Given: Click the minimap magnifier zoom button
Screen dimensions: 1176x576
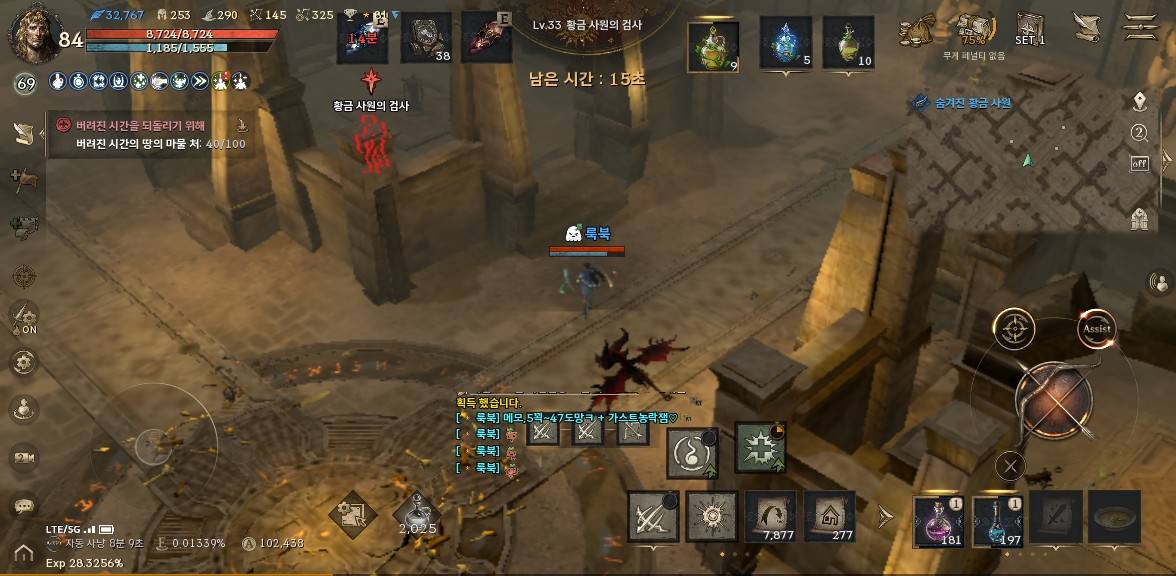Looking at the screenshot, I should click(x=1139, y=133).
